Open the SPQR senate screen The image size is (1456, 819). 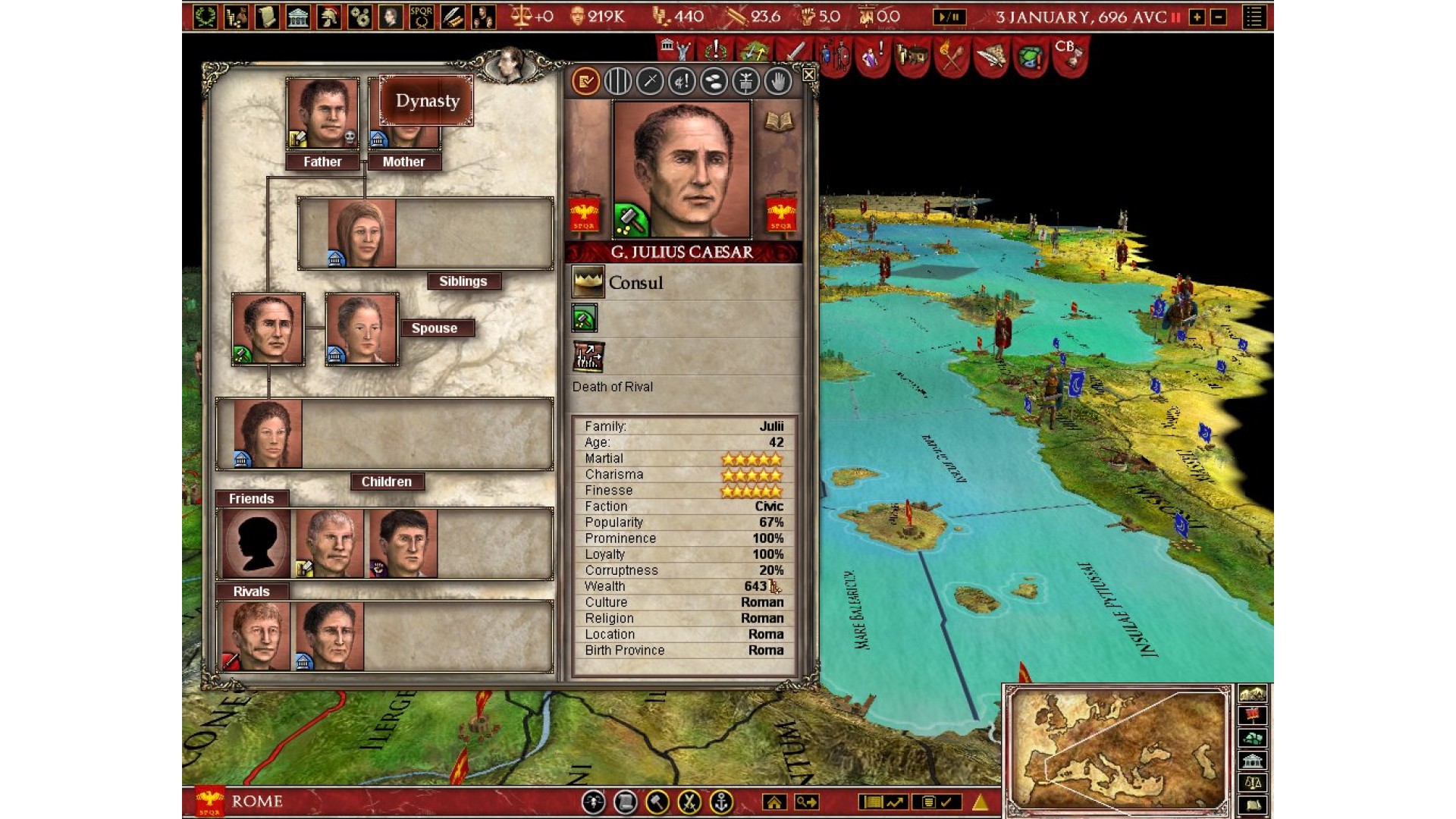tap(422, 17)
